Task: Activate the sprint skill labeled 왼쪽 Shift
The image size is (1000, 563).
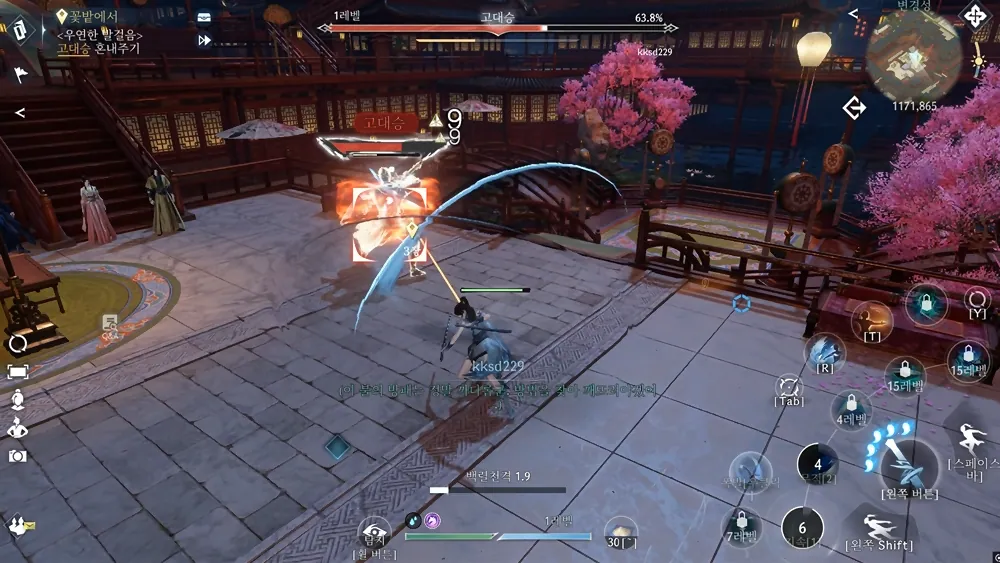Action: (x=878, y=524)
